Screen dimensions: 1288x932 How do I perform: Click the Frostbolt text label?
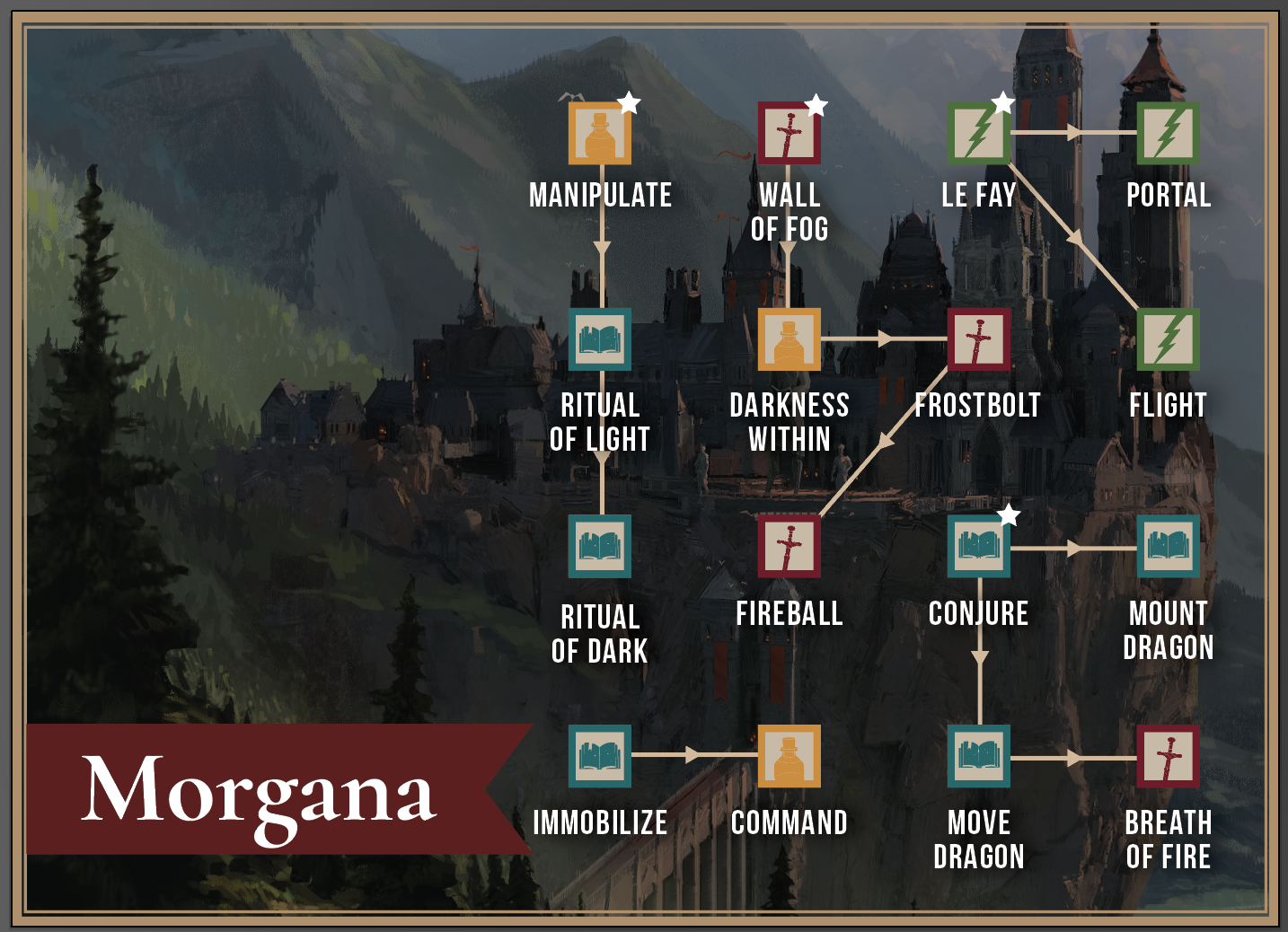977,406
